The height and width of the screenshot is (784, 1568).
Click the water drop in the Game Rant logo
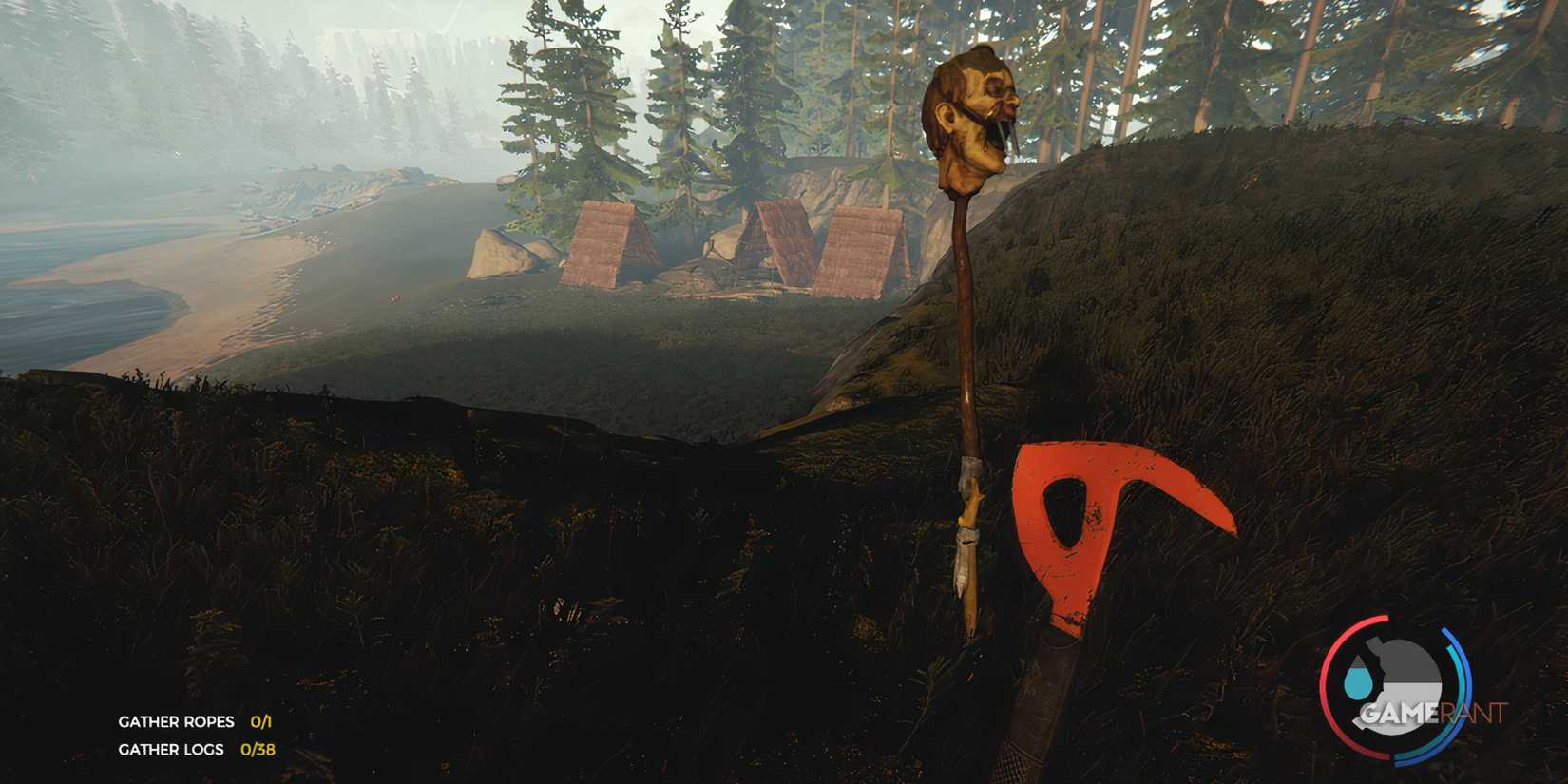point(1358,680)
